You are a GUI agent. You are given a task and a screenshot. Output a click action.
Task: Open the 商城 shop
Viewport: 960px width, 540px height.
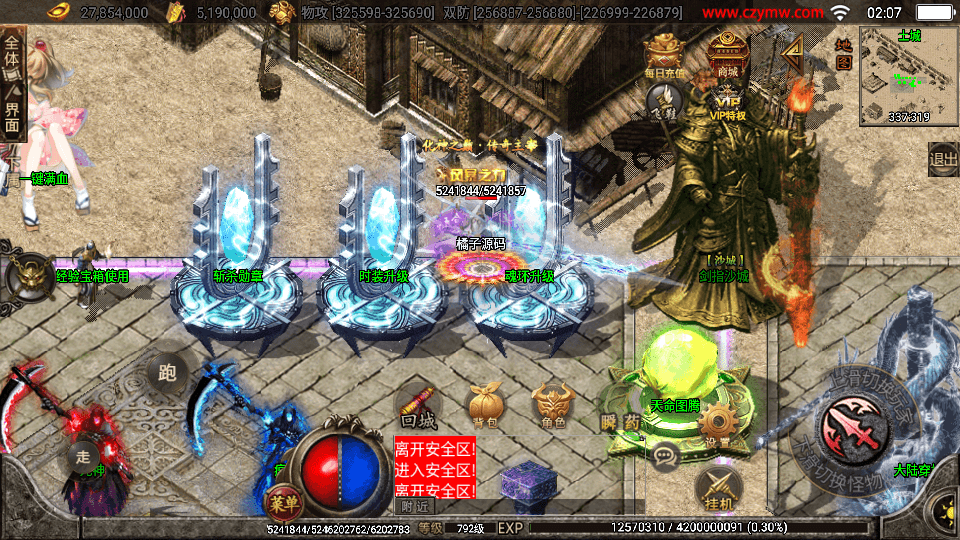click(x=727, y=54)
